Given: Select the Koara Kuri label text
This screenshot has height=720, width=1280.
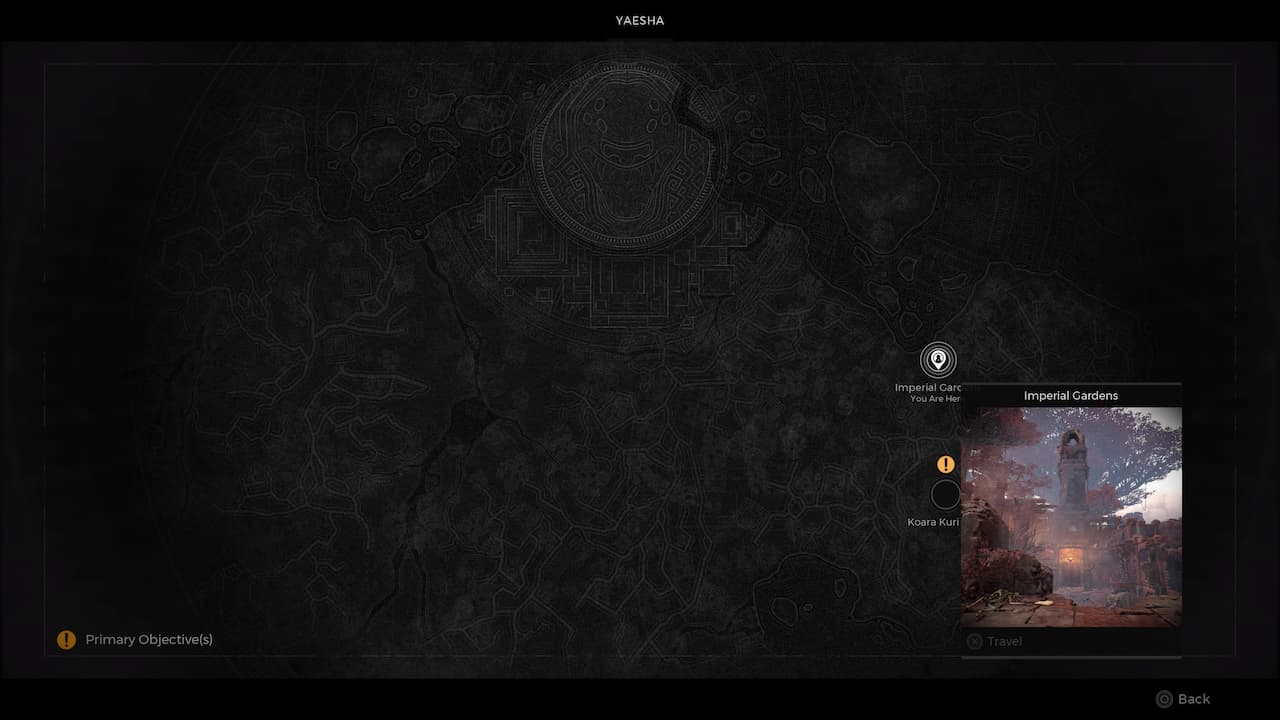Looking at the screenshot, I should point(934,521).
